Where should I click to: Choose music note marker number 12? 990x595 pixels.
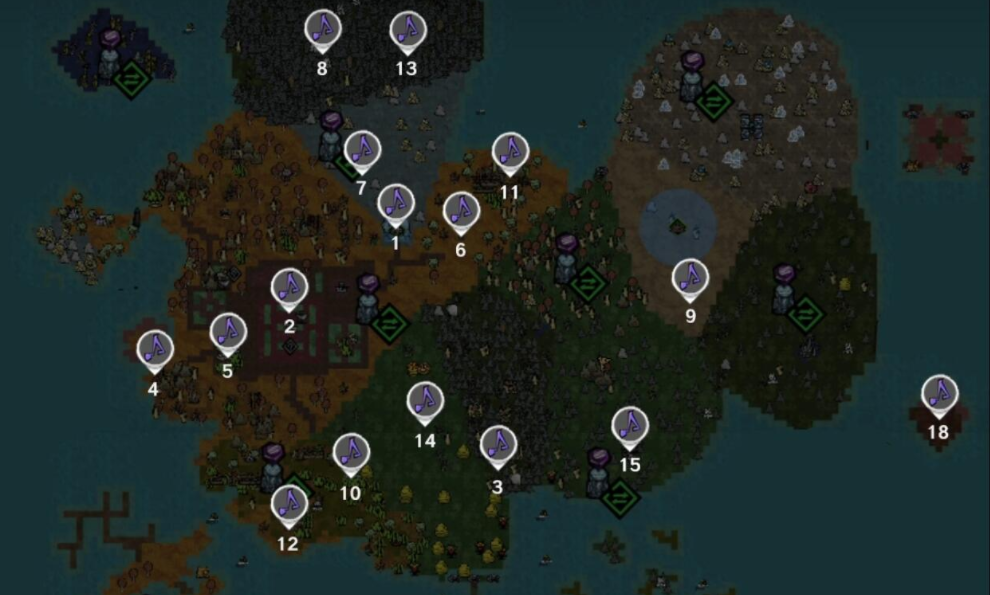tap(289, 504)
